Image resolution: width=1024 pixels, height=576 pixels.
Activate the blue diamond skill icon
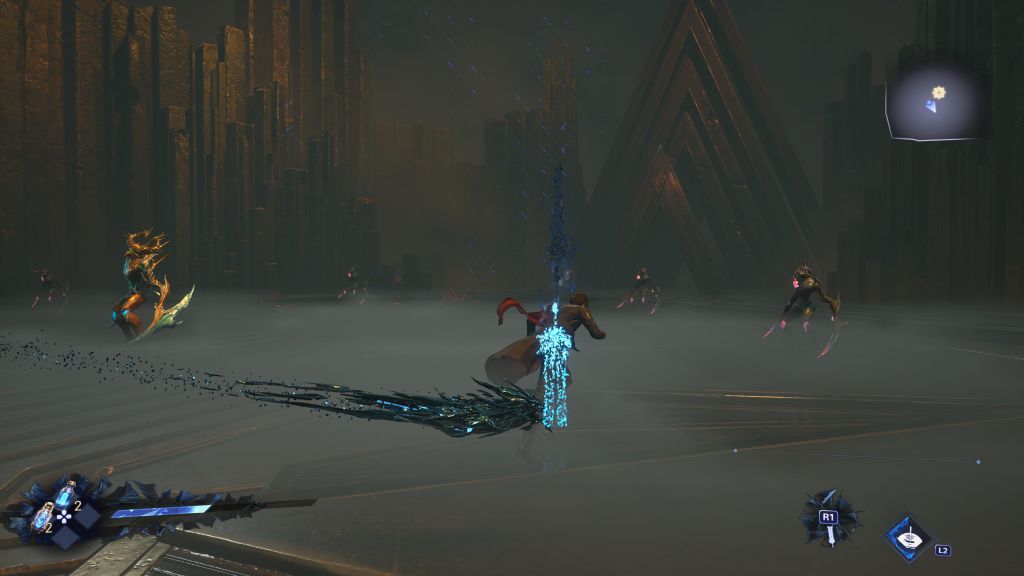point(908,538)
